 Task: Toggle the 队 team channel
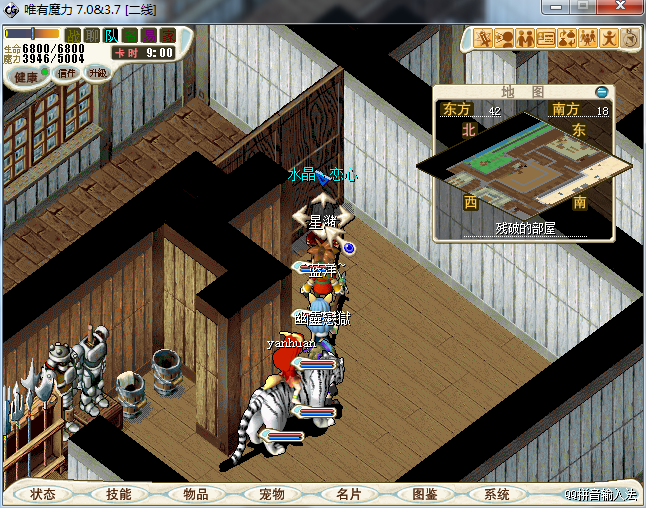[x=111, y=36]
